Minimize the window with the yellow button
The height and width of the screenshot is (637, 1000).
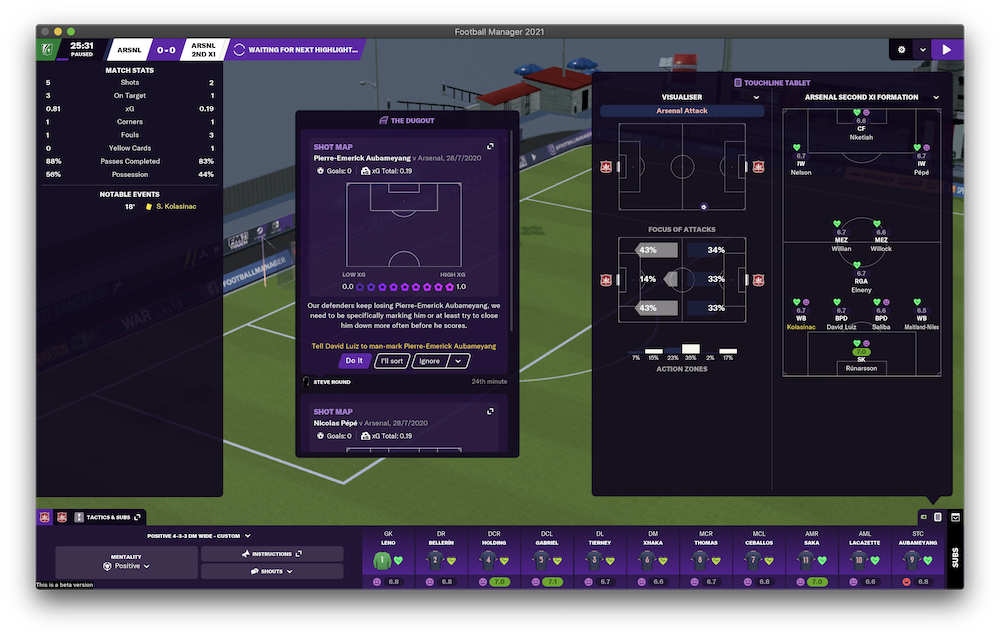(x=58, y=32)
